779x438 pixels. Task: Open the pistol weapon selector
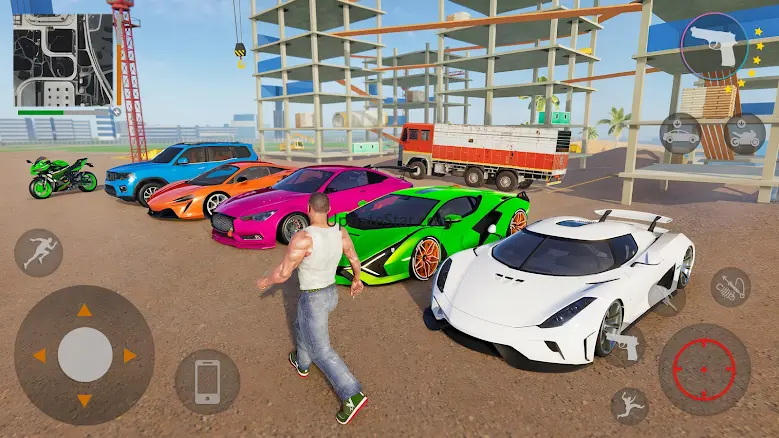coord(714,46)
